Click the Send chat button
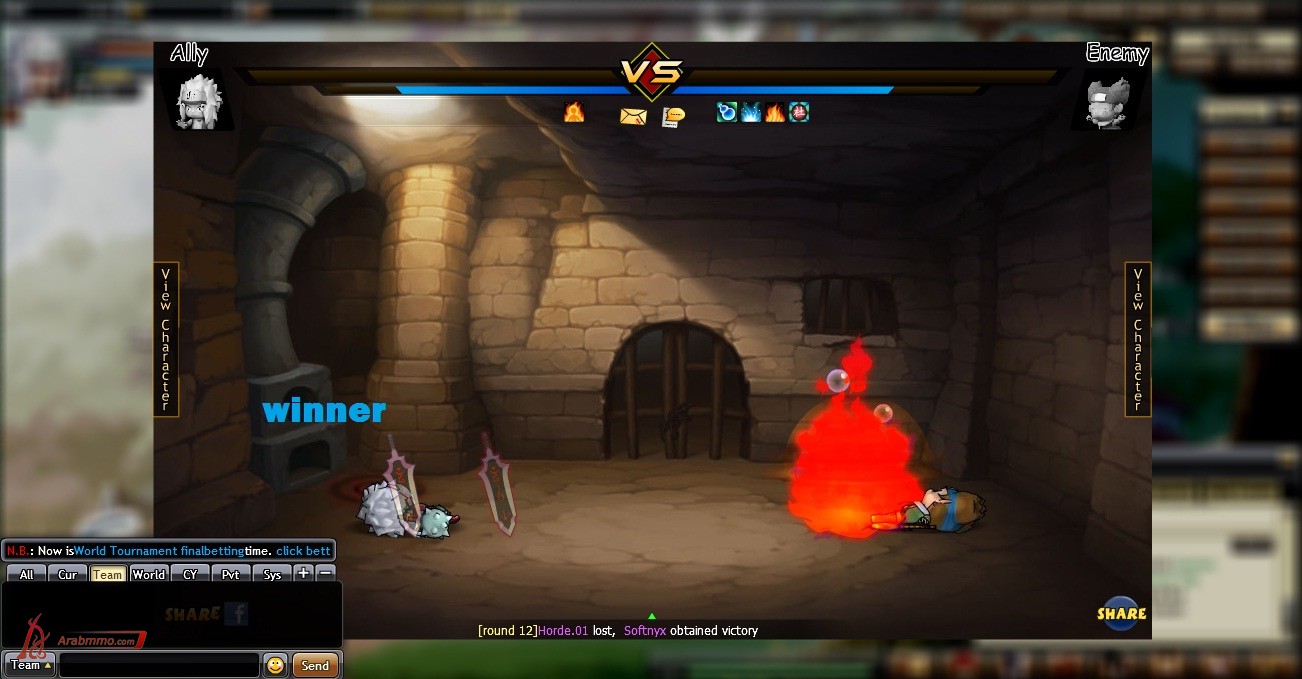Screen dimensions: 1302x679 click(315, 665)
